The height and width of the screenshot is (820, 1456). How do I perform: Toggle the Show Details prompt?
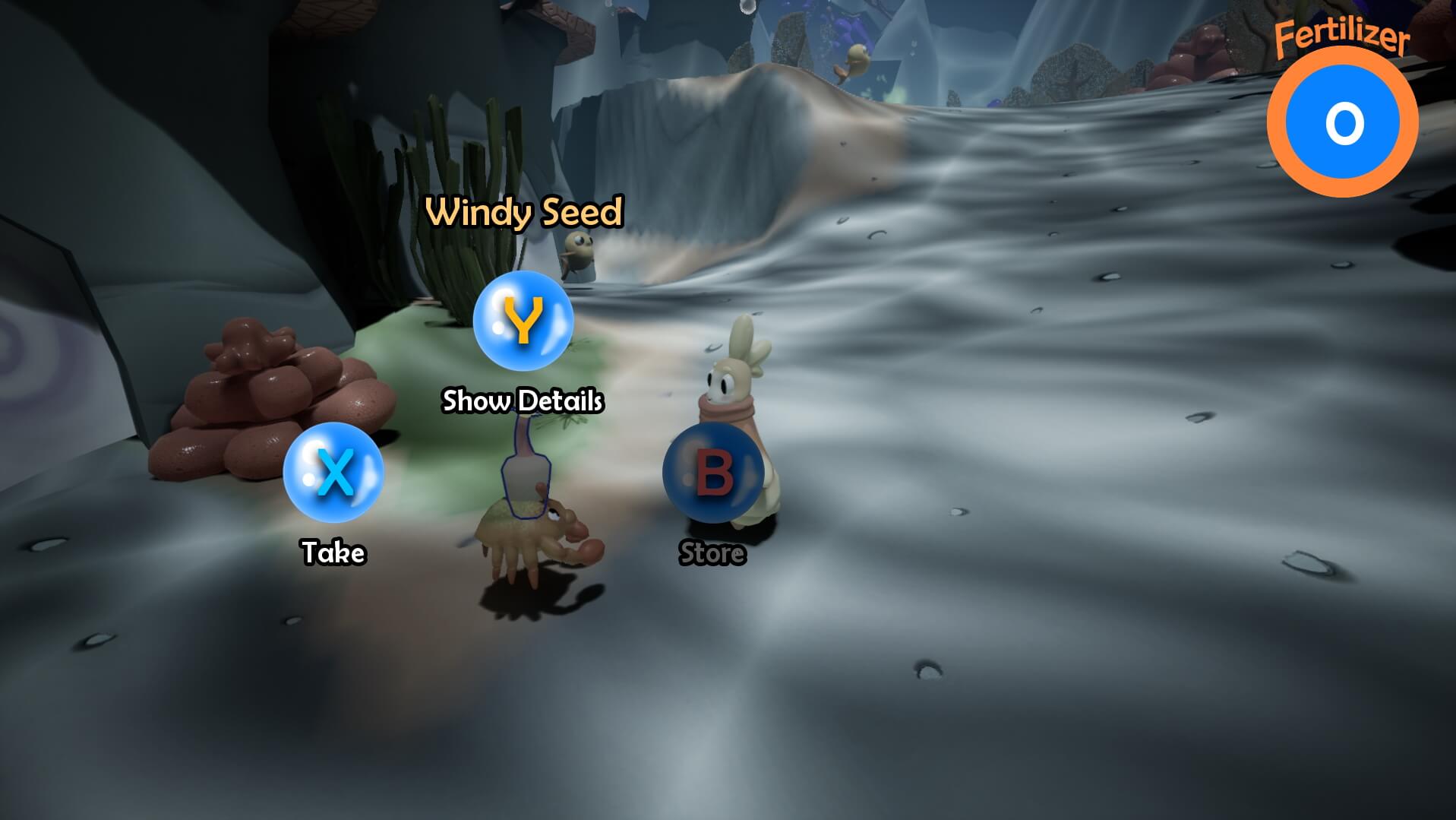[x=523, y=401]
